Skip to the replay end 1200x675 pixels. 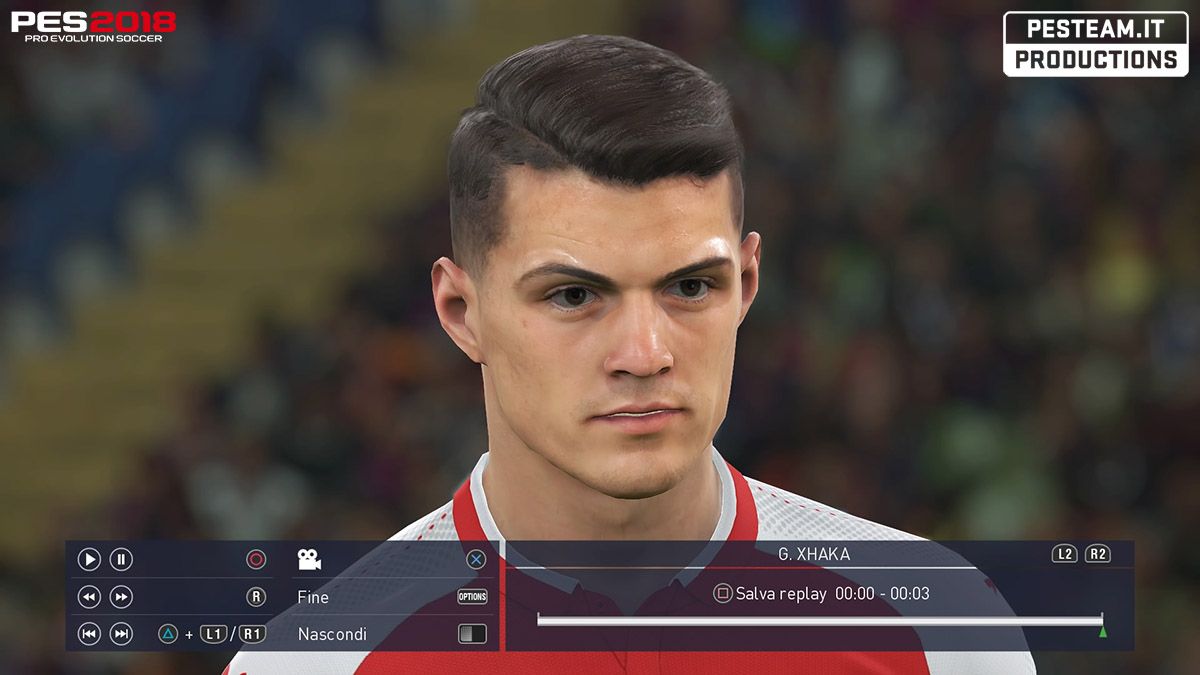(121, 634)
